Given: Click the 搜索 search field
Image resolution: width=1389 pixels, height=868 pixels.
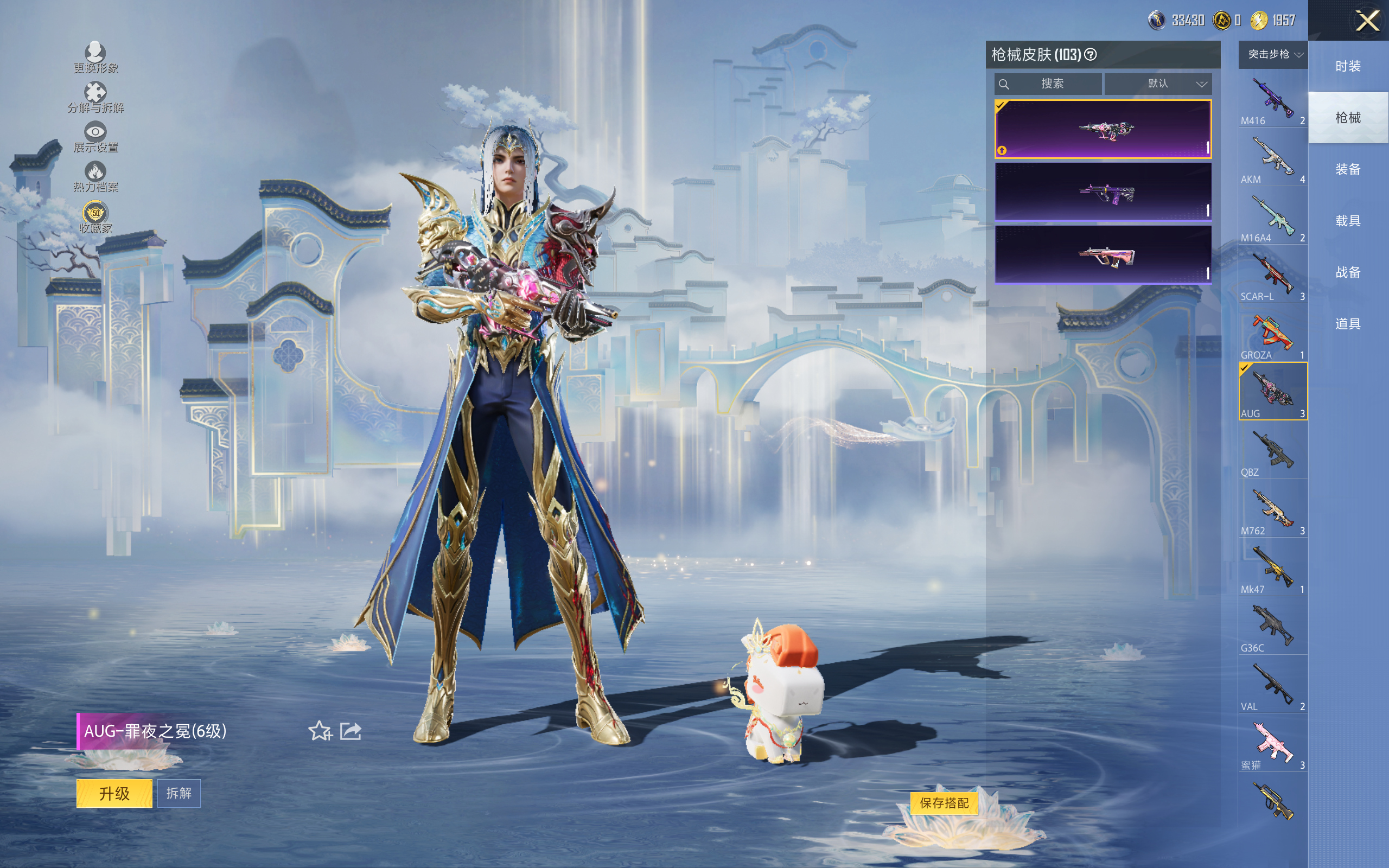Looking at the screenshot, I should pos(1049,84).
